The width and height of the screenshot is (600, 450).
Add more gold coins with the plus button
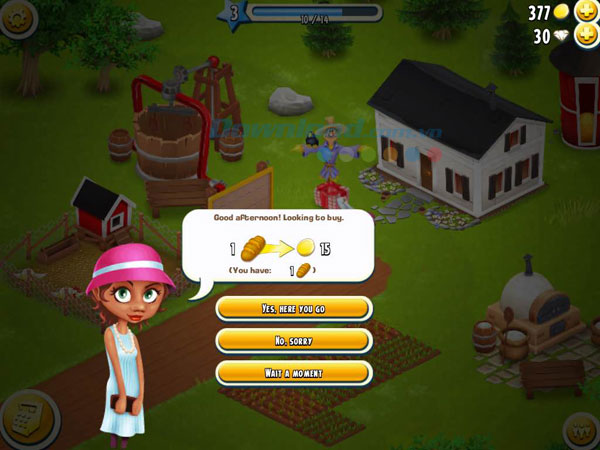point(583,12)
